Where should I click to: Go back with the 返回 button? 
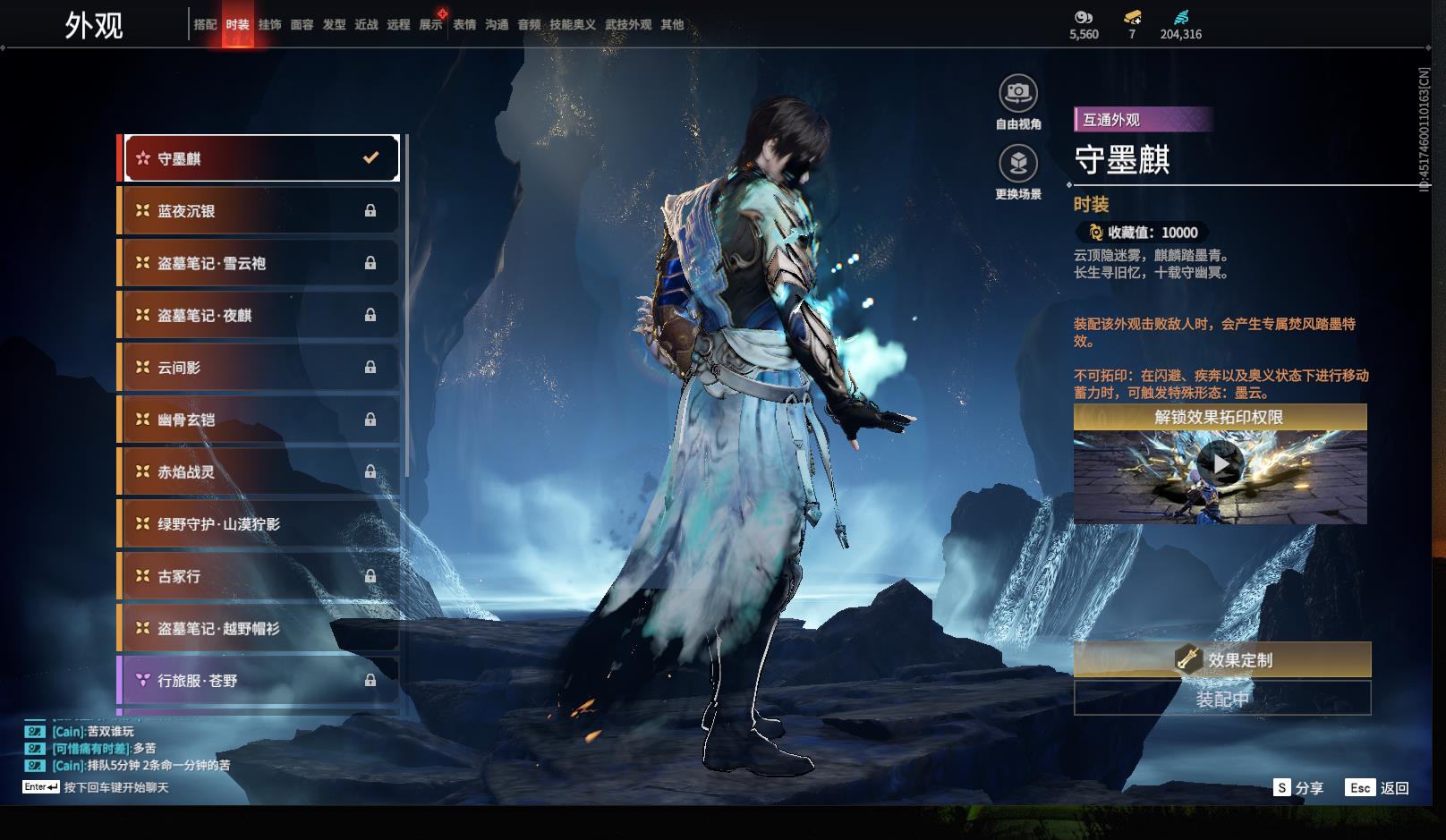[1377, 788]
